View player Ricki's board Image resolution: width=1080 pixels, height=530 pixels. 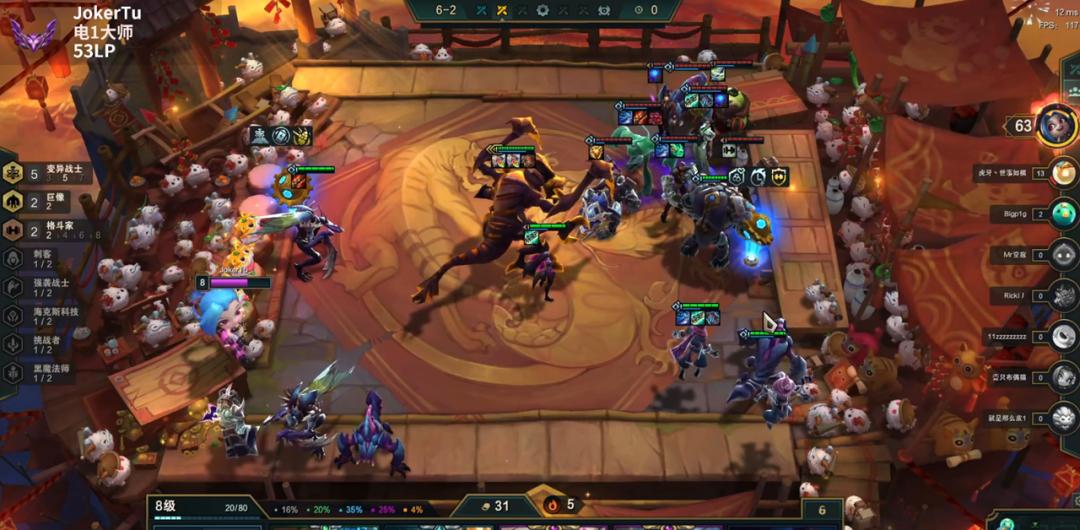(1063, 296)
